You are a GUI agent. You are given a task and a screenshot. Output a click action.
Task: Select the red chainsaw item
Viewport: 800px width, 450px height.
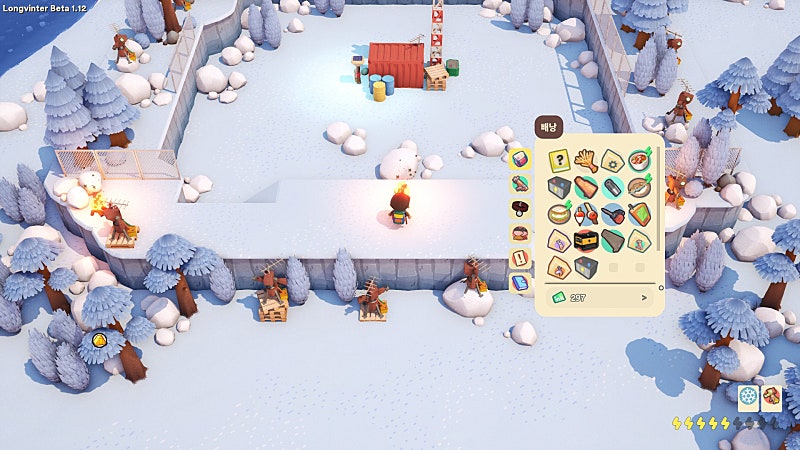click(612, 214)
